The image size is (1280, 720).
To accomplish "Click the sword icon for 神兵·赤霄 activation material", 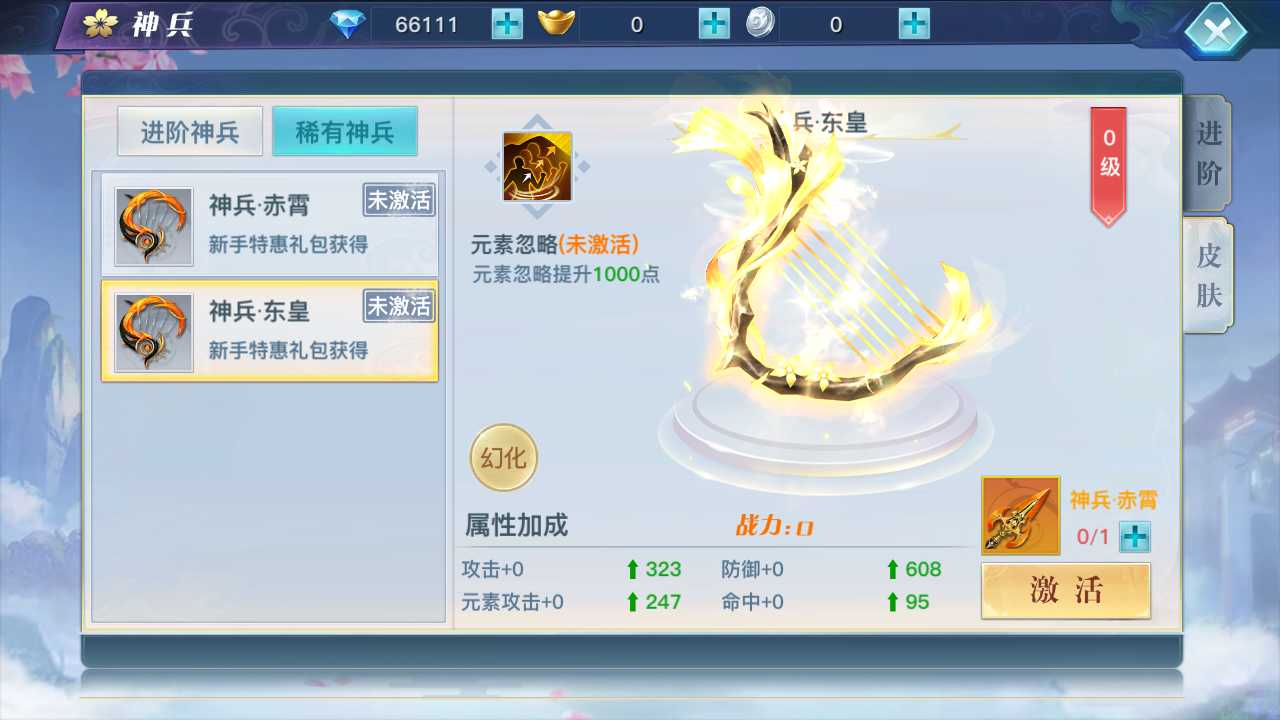I will coord(1019,514).
